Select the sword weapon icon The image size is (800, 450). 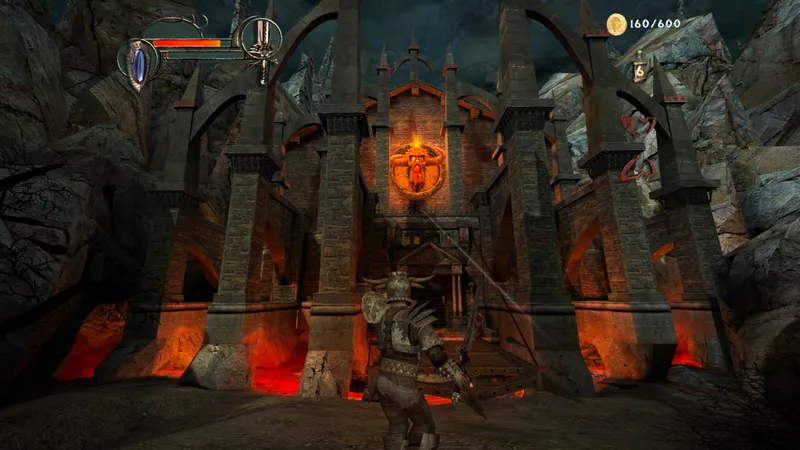tap(262, 44)
